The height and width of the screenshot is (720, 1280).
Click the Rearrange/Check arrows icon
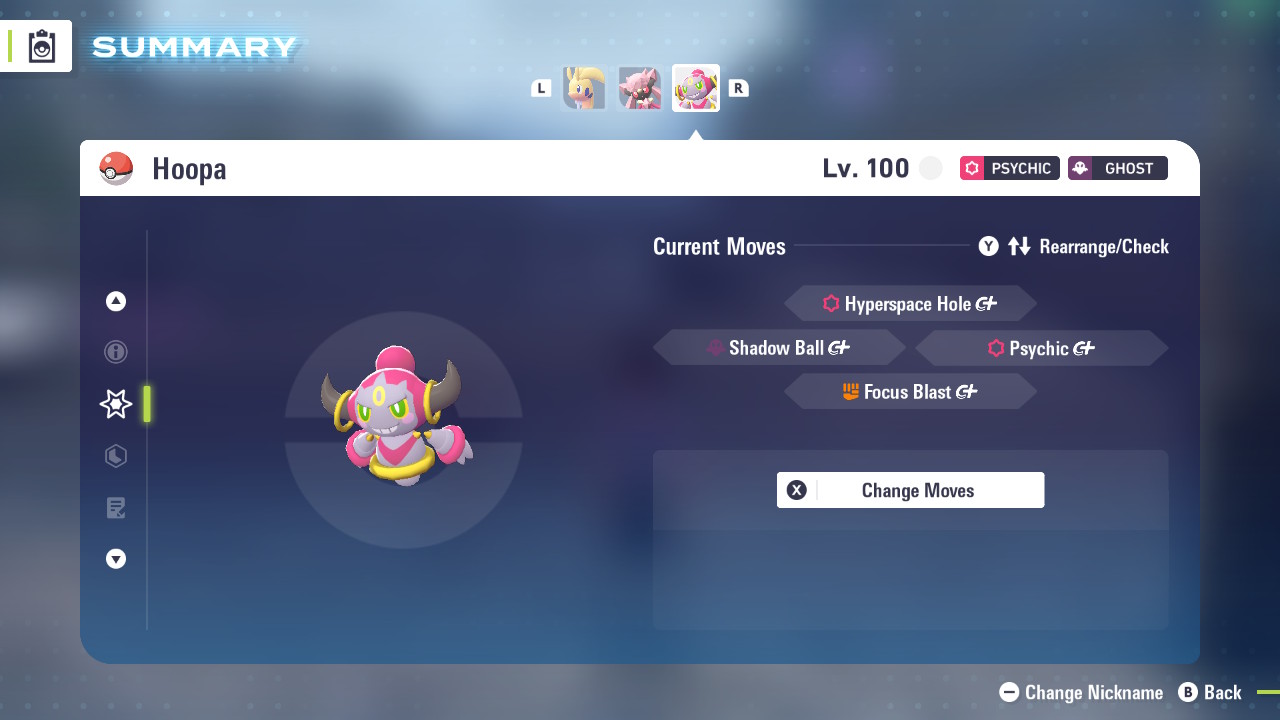pyautogui.click(x=1020, y=246)
